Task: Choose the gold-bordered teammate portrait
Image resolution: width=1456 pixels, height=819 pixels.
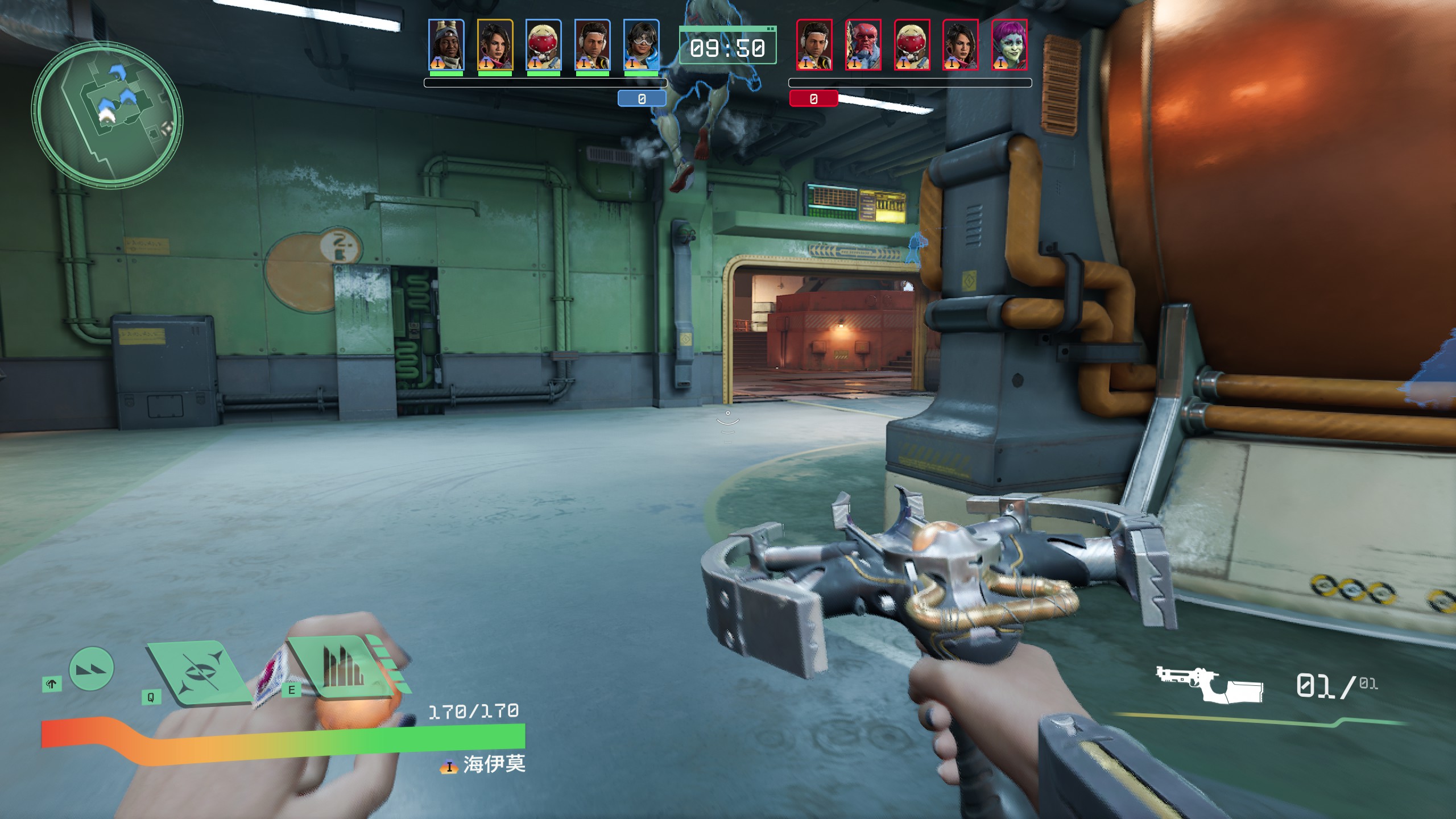Action: (x=495, y=45)
